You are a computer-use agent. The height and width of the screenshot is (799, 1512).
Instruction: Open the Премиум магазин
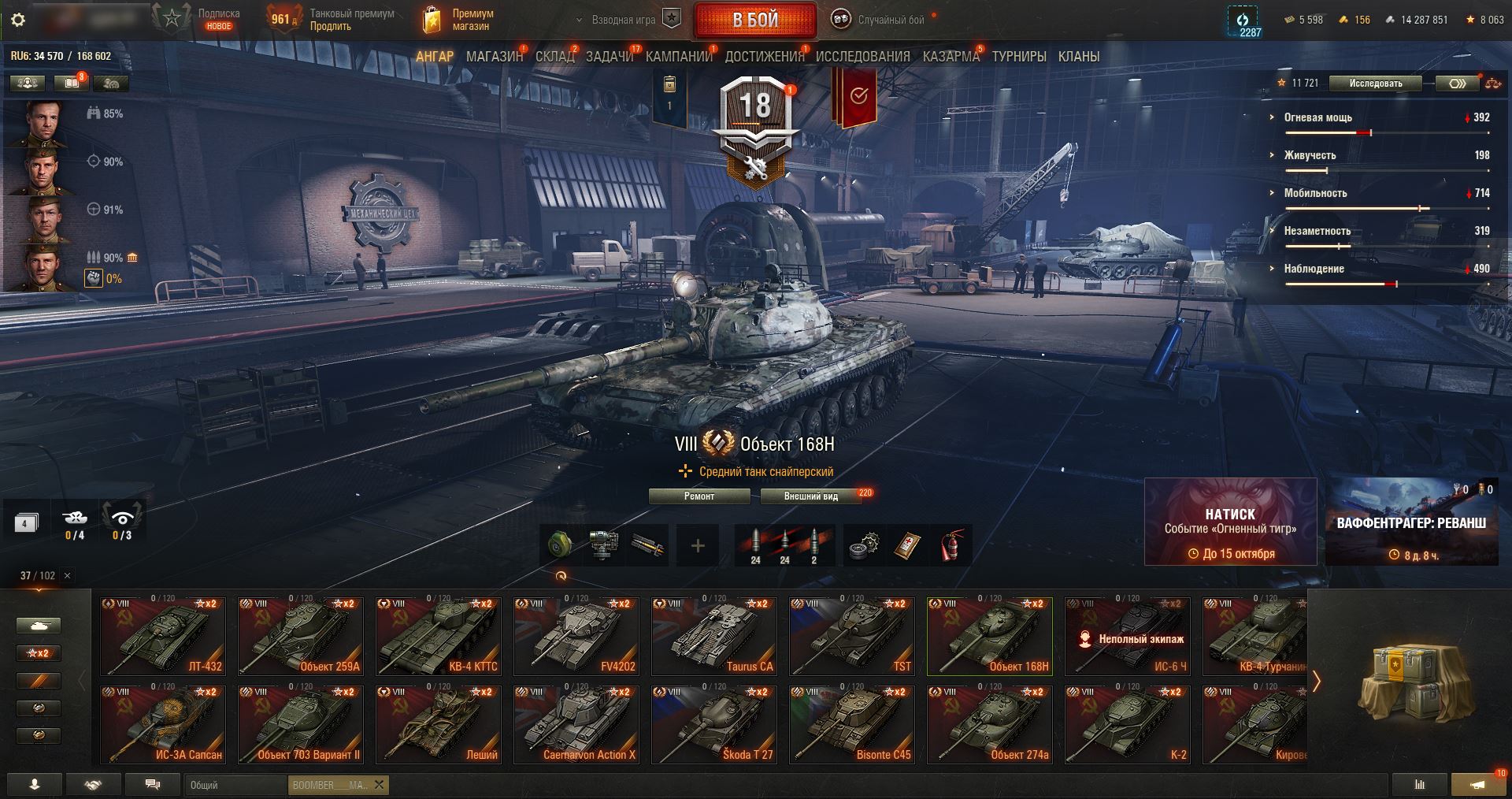click(461, 20)
